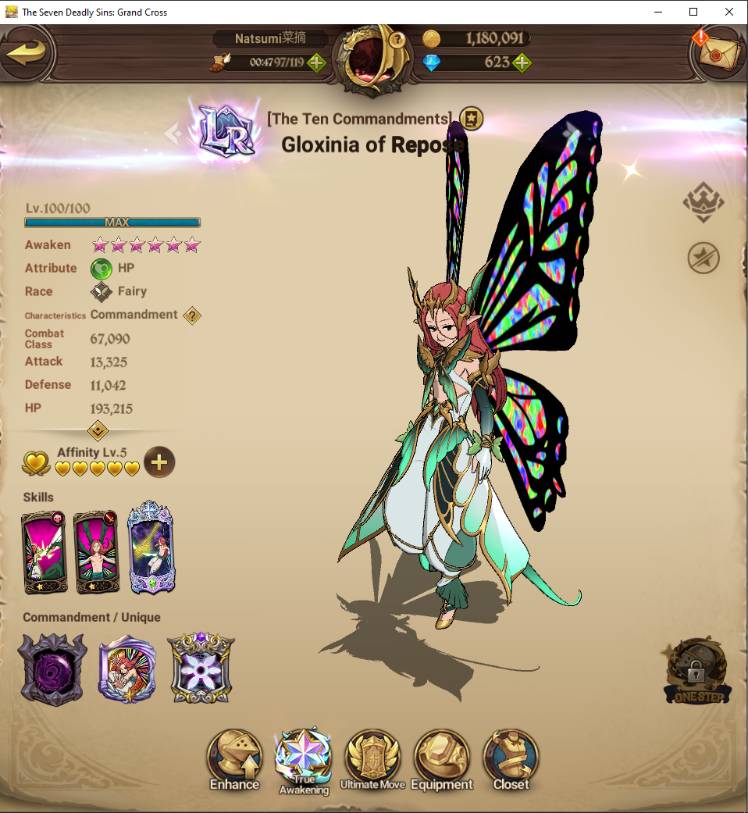Open the mailbox envelope icon
748x813 pixels.
717,55
